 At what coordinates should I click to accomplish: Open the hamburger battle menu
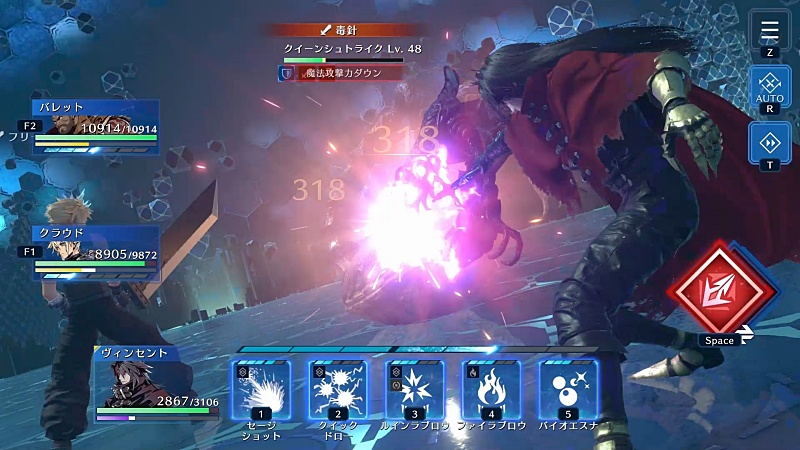(x=769, y=29)
